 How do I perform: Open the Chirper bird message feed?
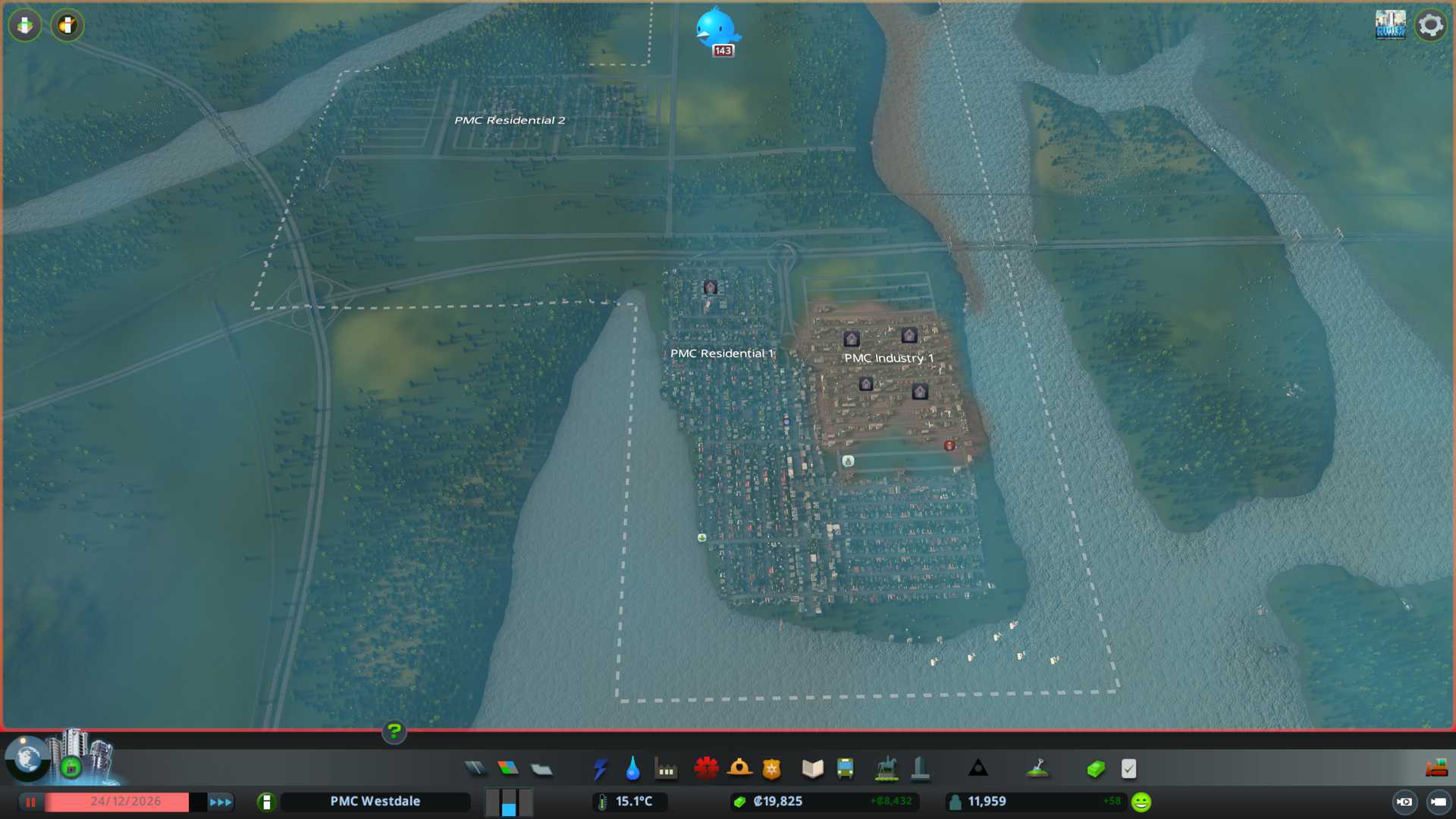[x=715, y=29]
